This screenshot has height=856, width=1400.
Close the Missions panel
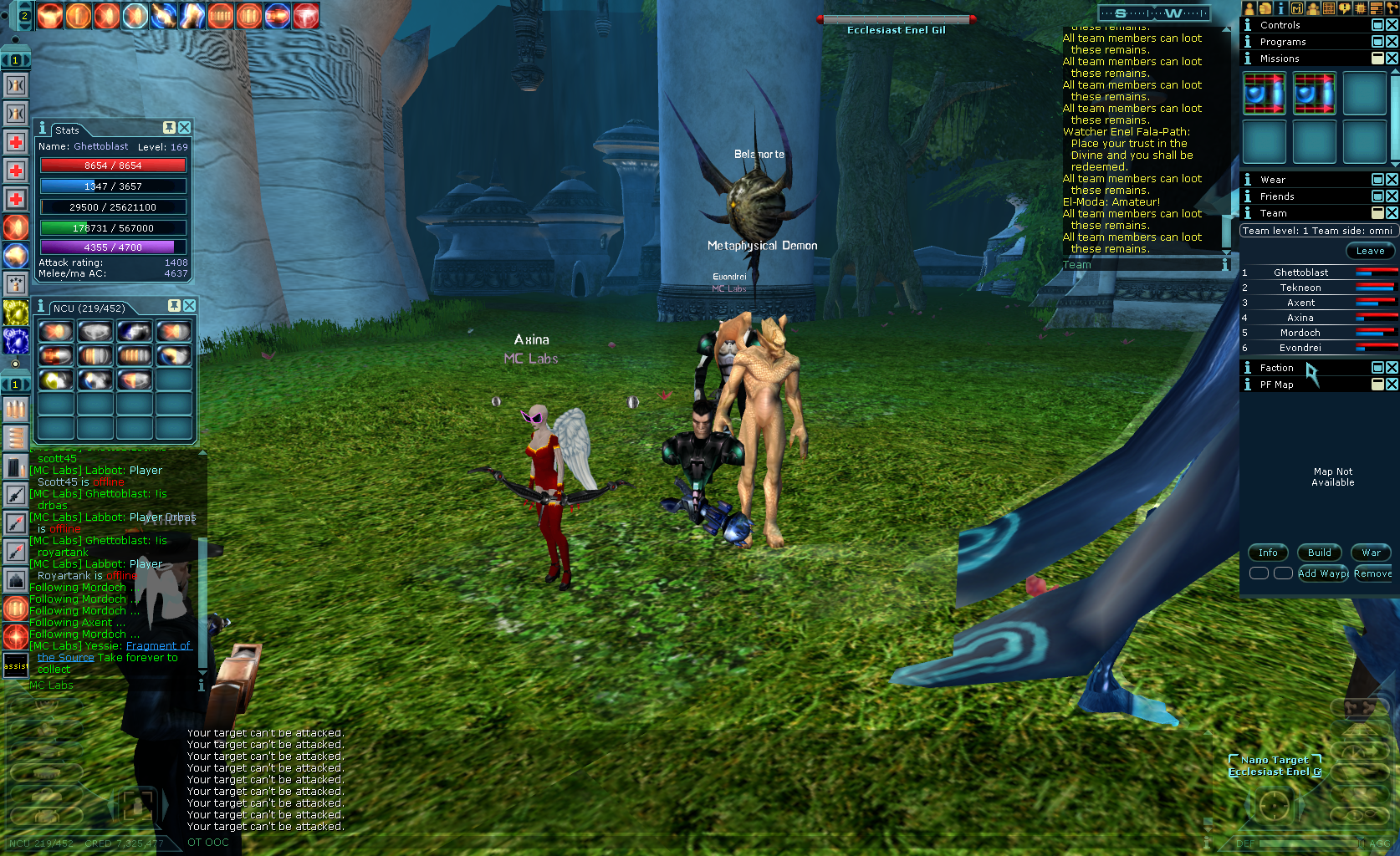point(1392,59)
